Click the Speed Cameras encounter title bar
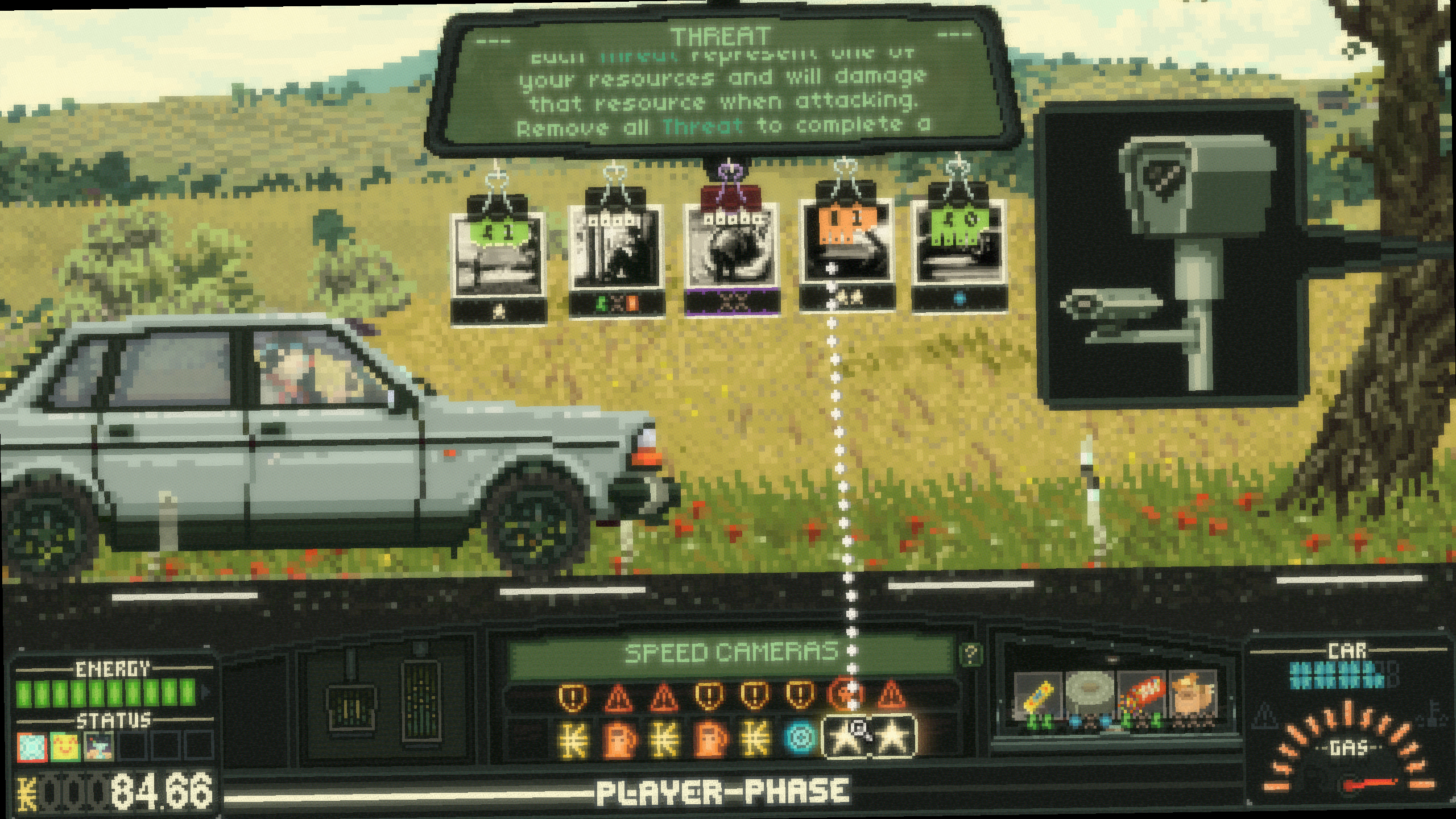 731,653
